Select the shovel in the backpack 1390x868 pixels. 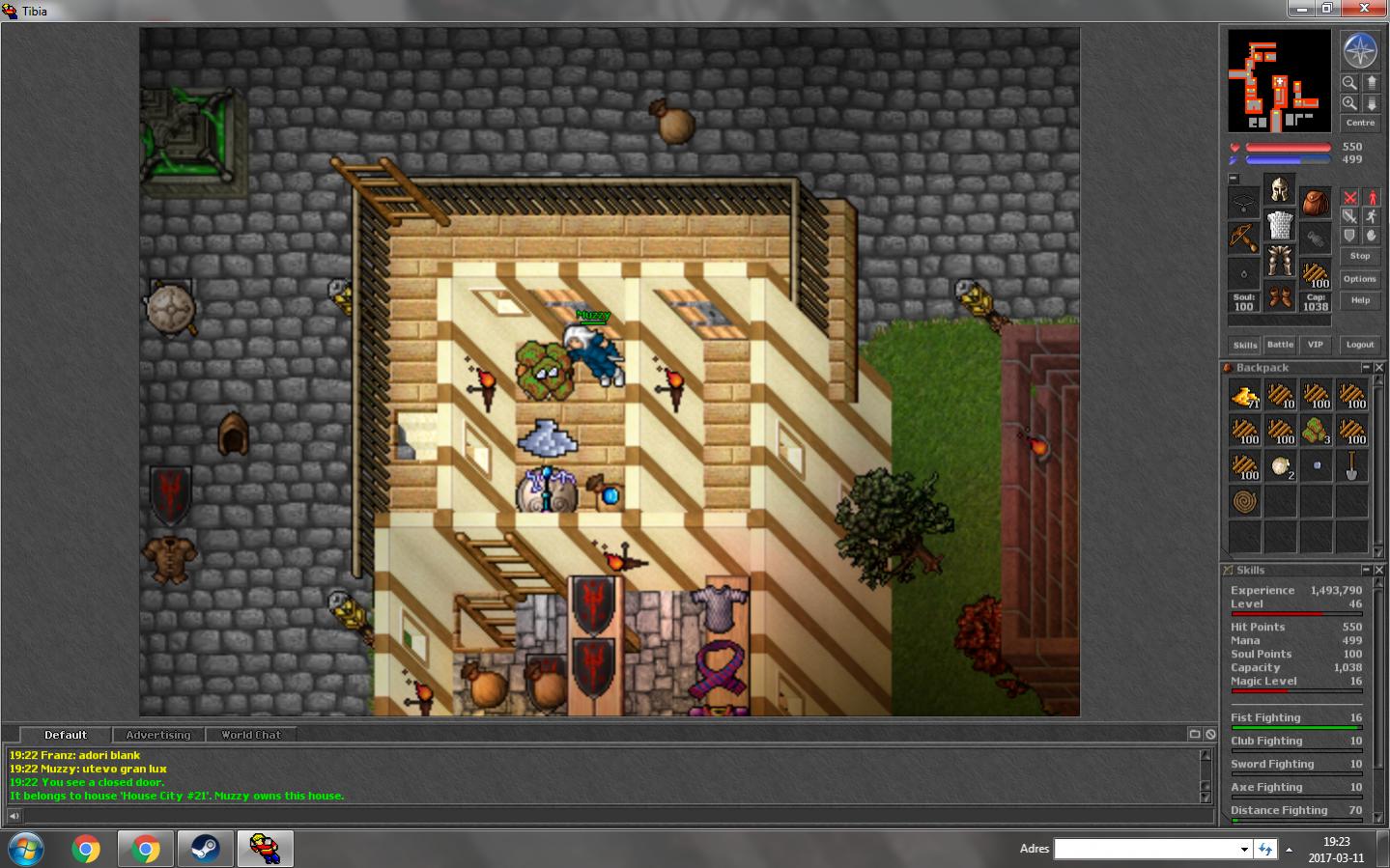point(1351,466)
